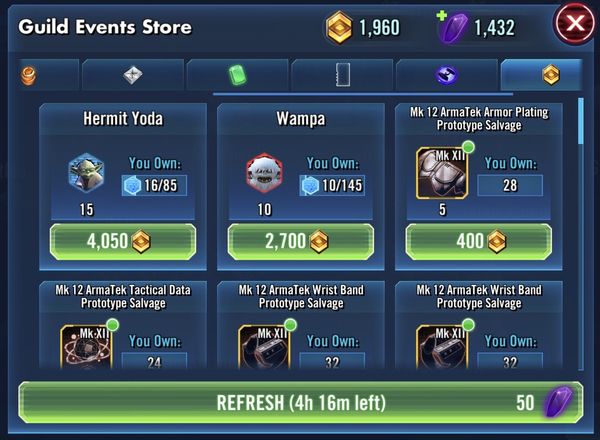This screenshot has height=440, width=600.
Task: Purchase Wampa shards for 2,700
Action: coord(300,242)
